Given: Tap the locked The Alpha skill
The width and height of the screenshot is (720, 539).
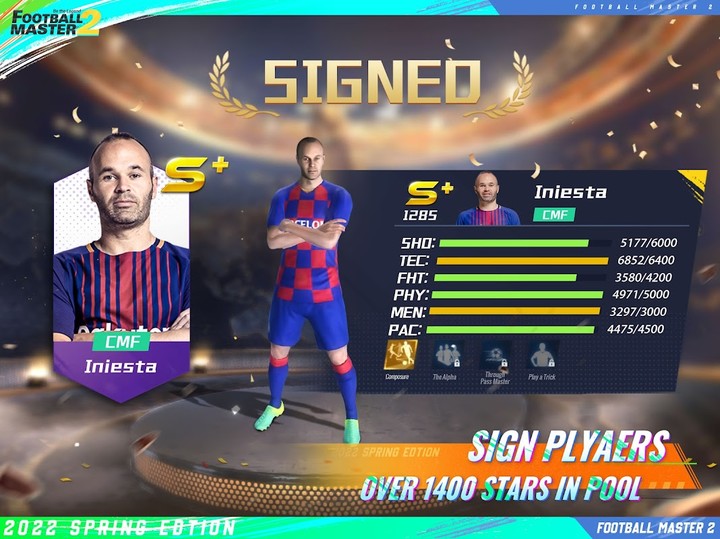Looking at the screenshot, I should click(x=447, y=354).
